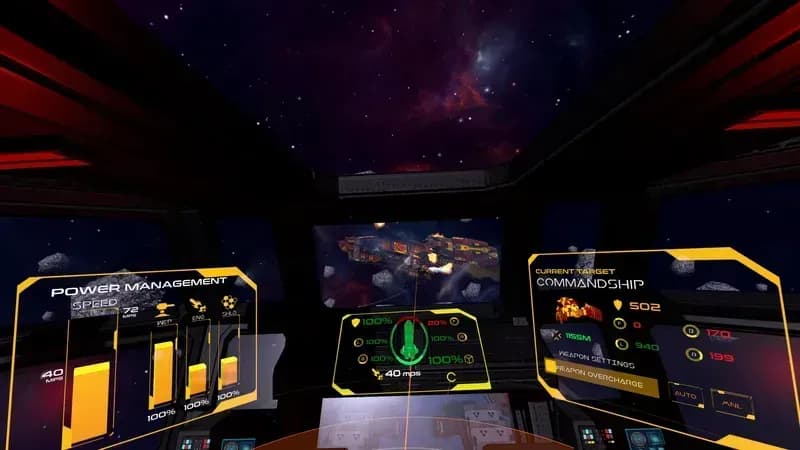800x450 pixels.
Task: Adjust the weapons power bar
Action: [162, 372]
